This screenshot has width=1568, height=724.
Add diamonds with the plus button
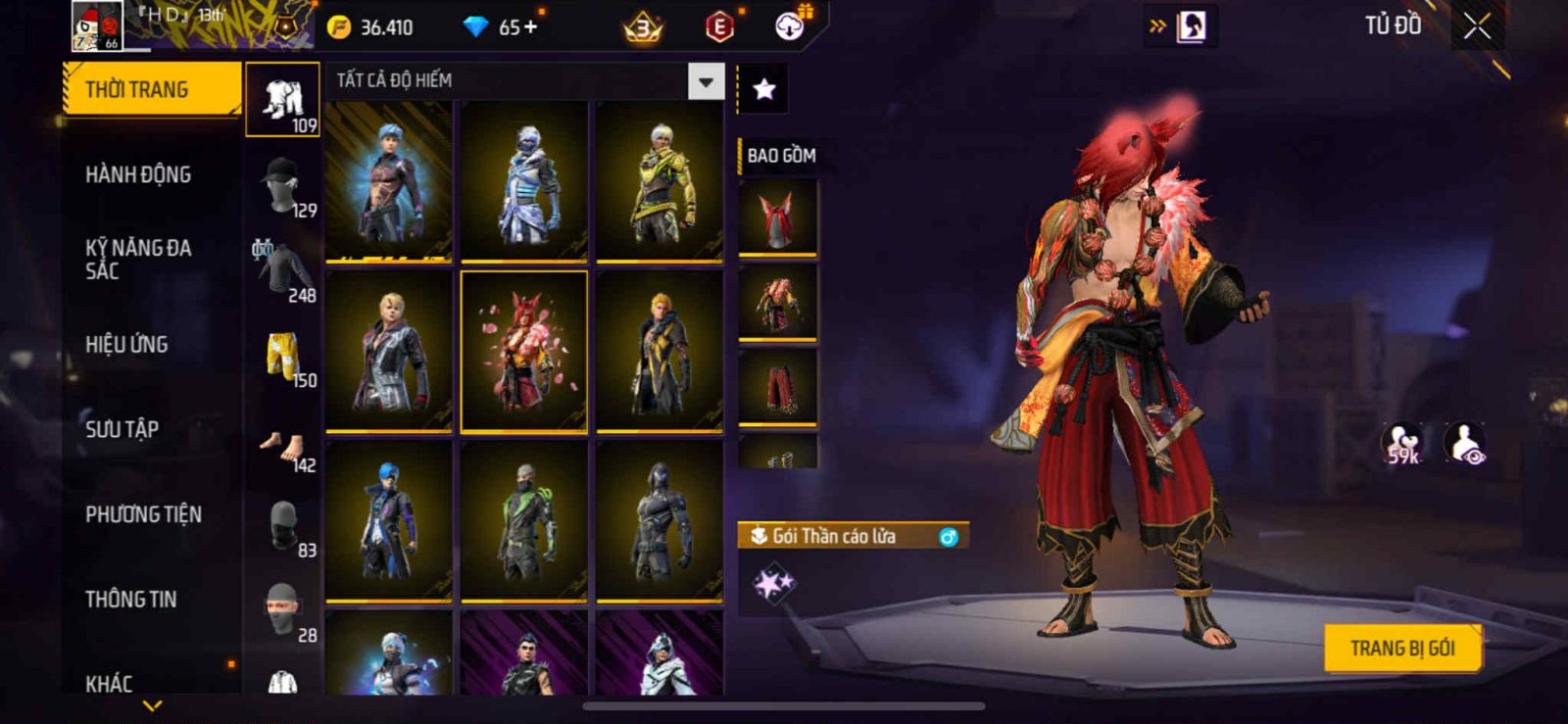pyautogui.click(x=531, y=26)
